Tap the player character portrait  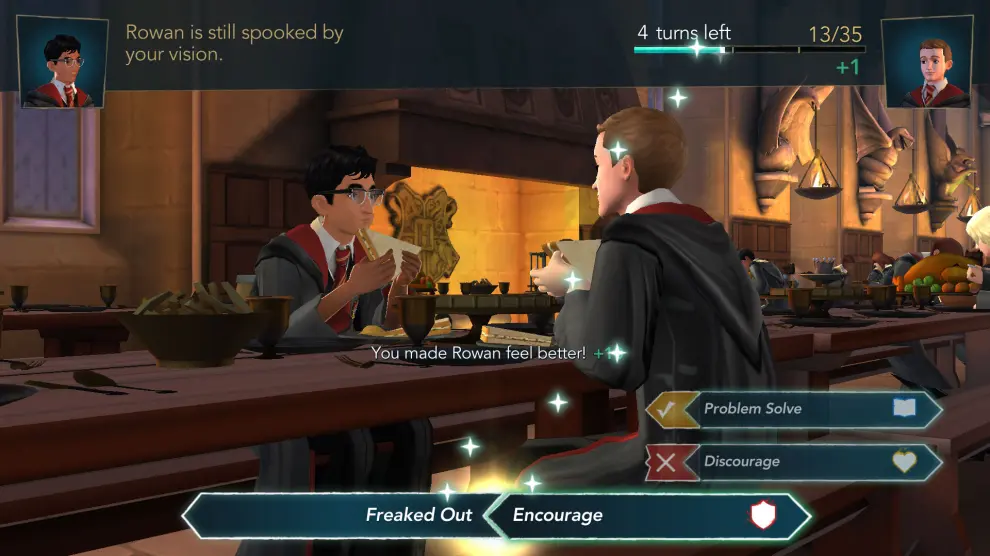[63, 62]
